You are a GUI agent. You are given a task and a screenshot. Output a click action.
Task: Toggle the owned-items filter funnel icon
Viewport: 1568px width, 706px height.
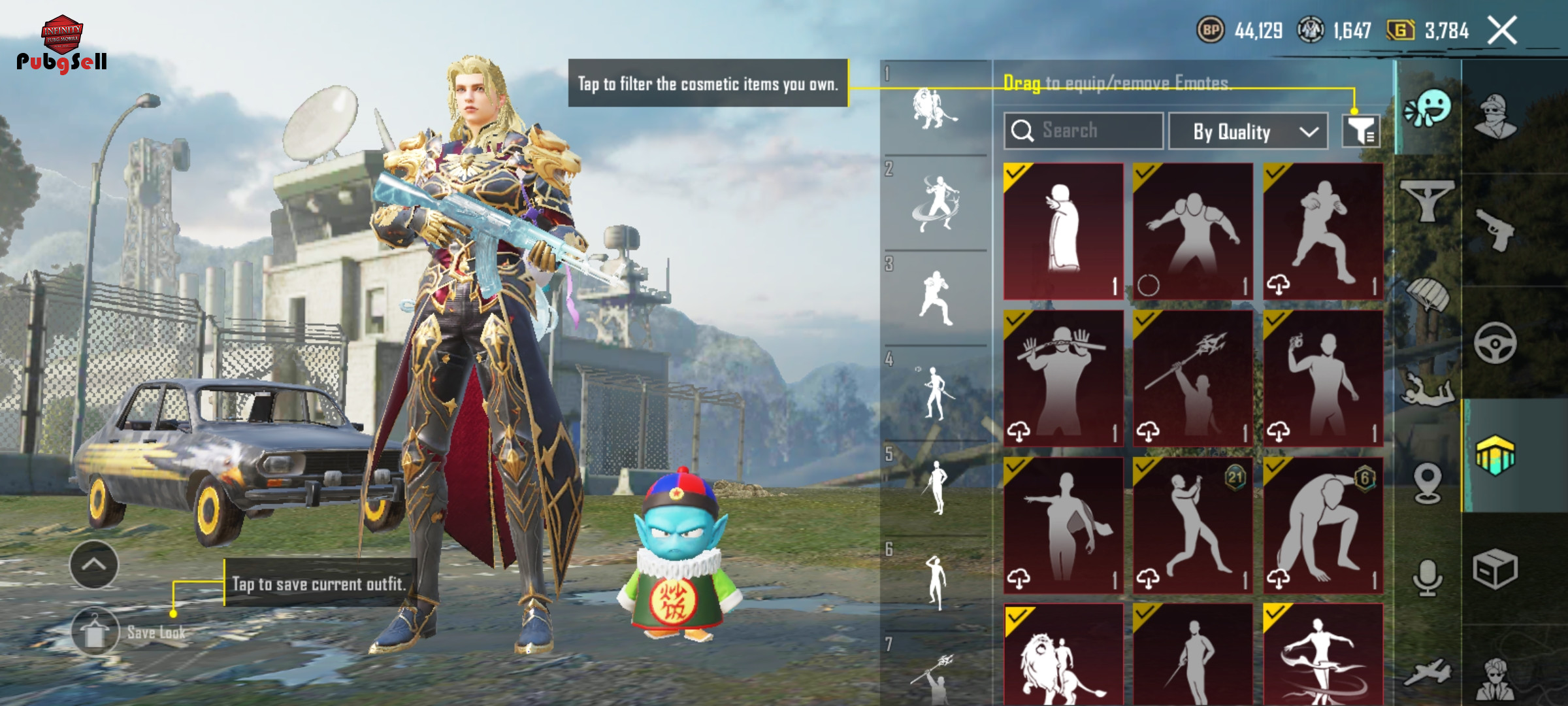tap(1360, 131)
